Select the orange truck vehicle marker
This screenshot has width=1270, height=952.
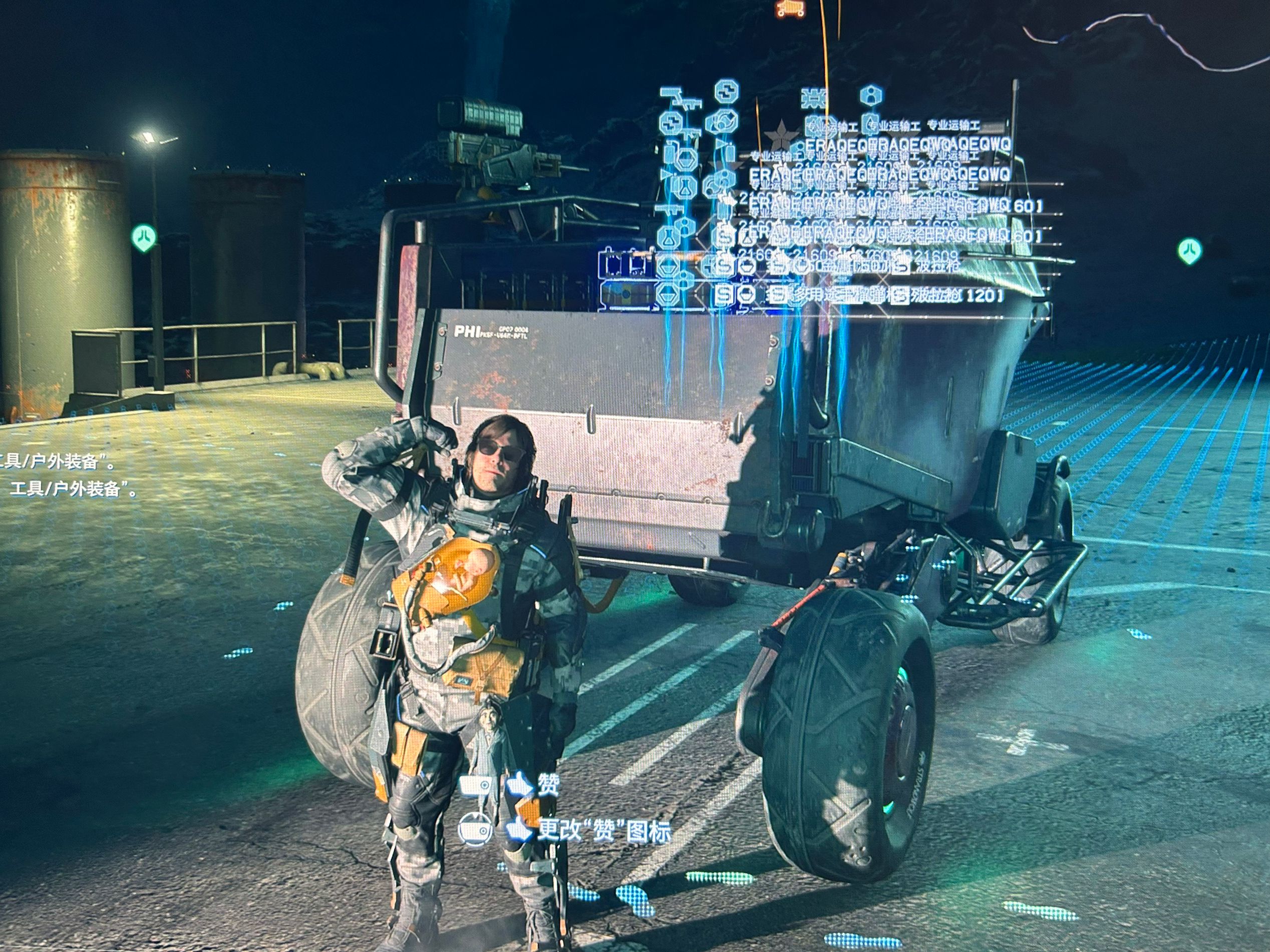pyautogui.click(x=791, y=8)
